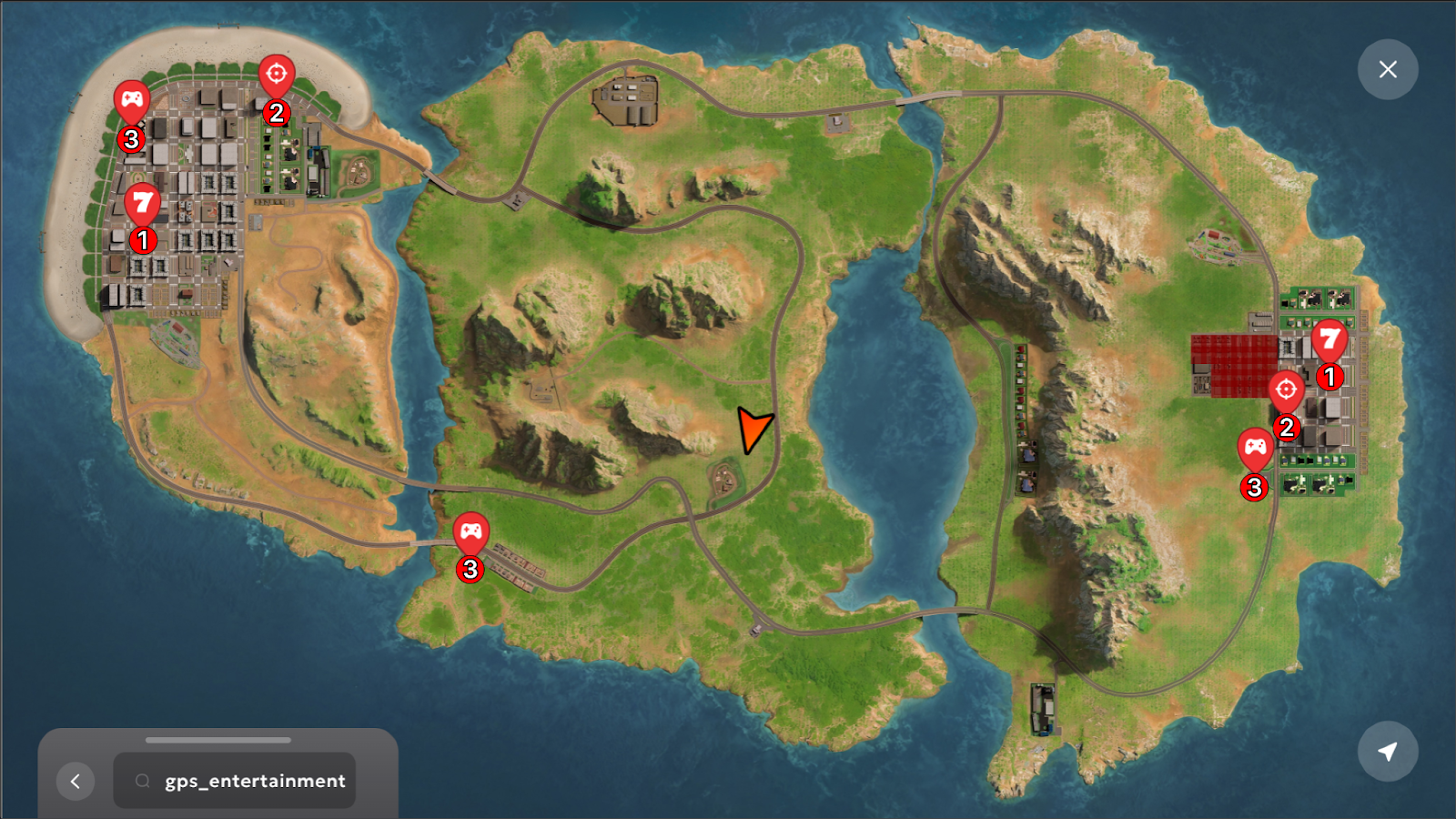The width and height of the screenshot is (1456, 819).
Task: Choose the 7 marker beside the red zone
Action: point(1329,339)
